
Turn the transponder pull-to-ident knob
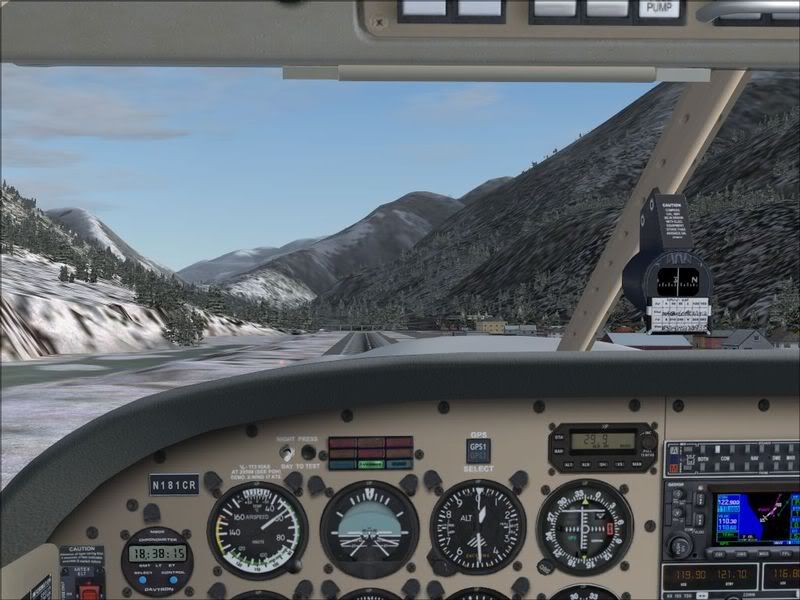(648, 440)
